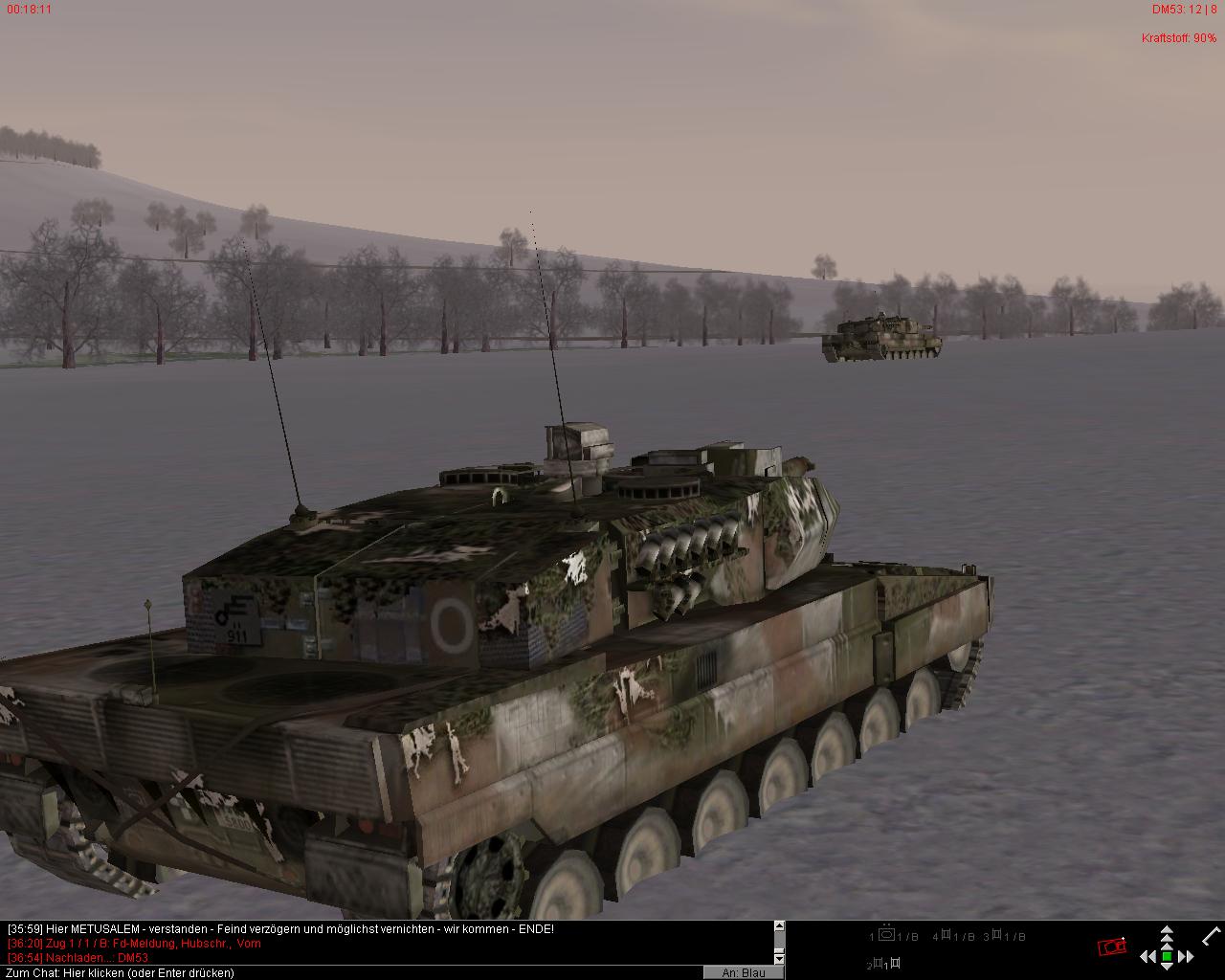1225x980 pixels.
Task: Open the 'An: Blau' chat recipient selector
Action: pos(744,972)
